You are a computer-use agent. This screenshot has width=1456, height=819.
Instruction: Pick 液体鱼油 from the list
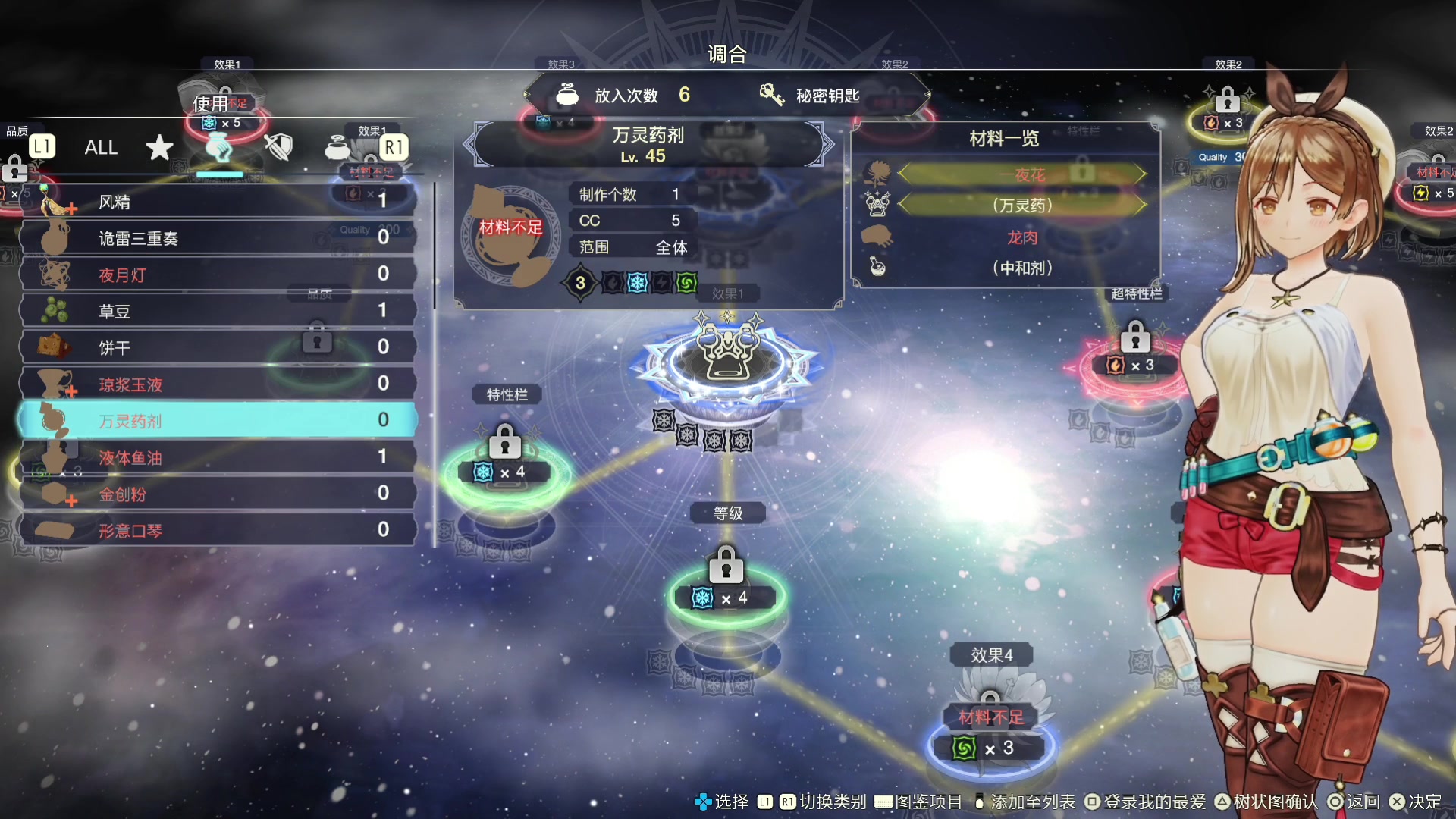click(x=218, y=457)
